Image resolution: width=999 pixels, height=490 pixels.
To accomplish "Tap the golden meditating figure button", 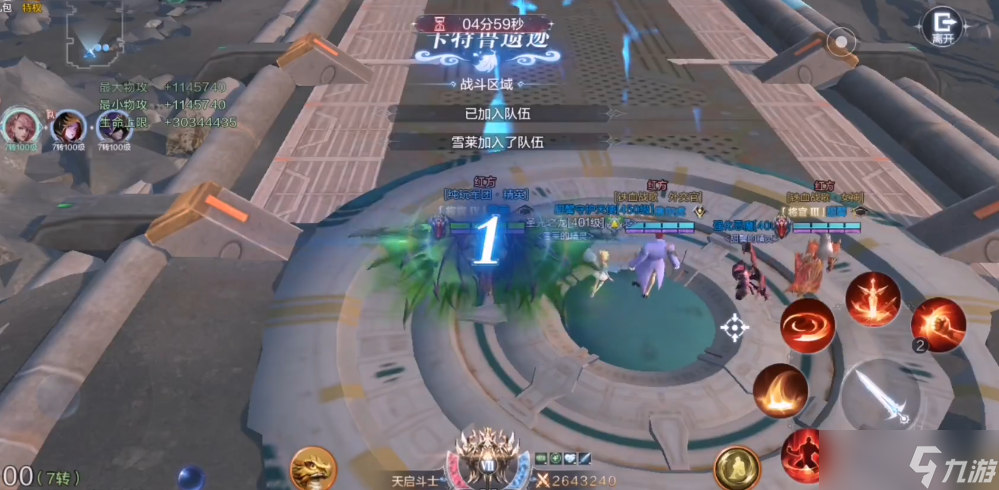I will (x=737, y=467).
